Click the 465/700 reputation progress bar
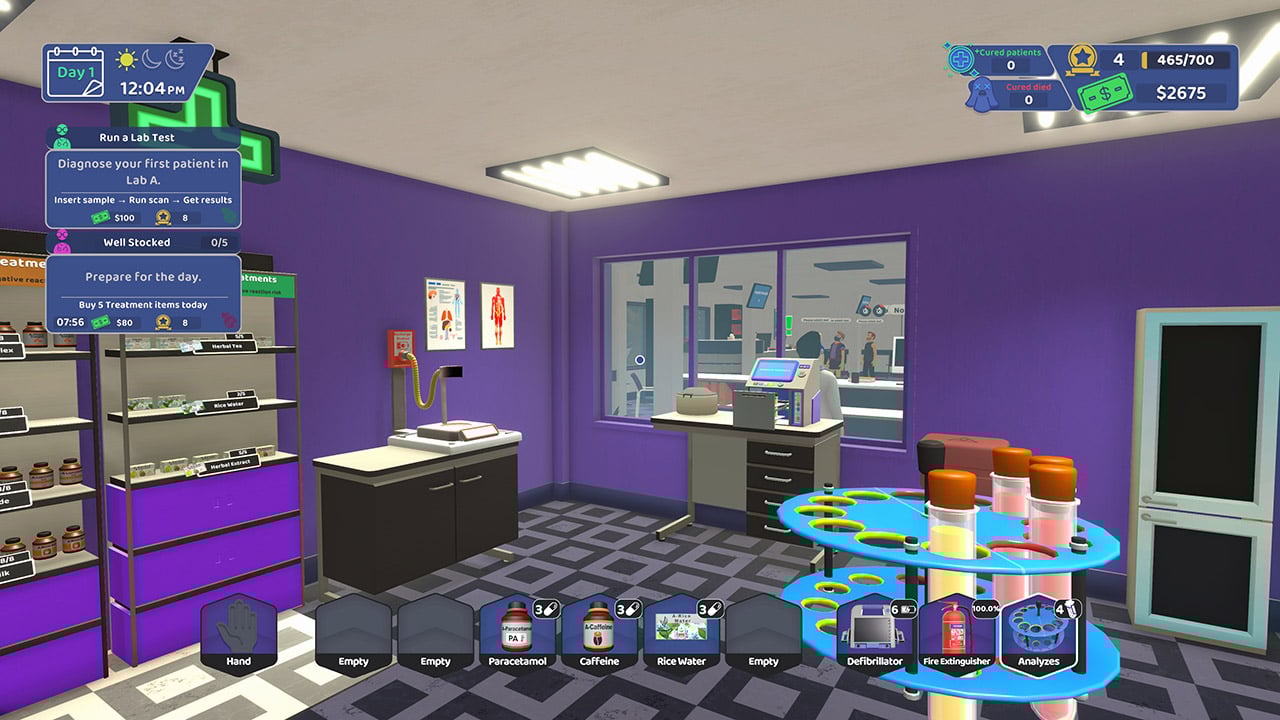Screen dimensions: 1280x720 click(1183, 59)
